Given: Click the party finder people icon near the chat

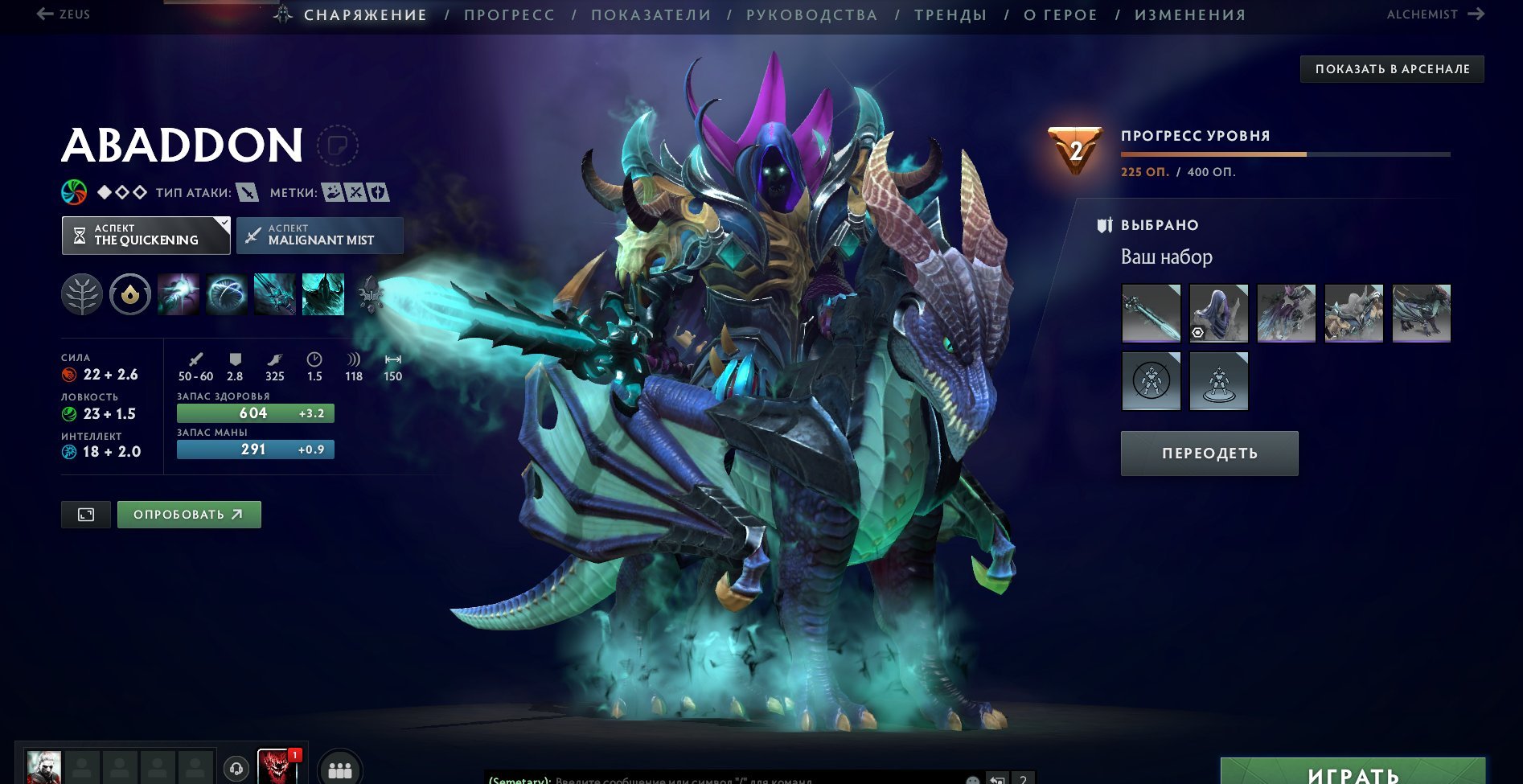Looking at the screenshot, I should click(340, 769).
